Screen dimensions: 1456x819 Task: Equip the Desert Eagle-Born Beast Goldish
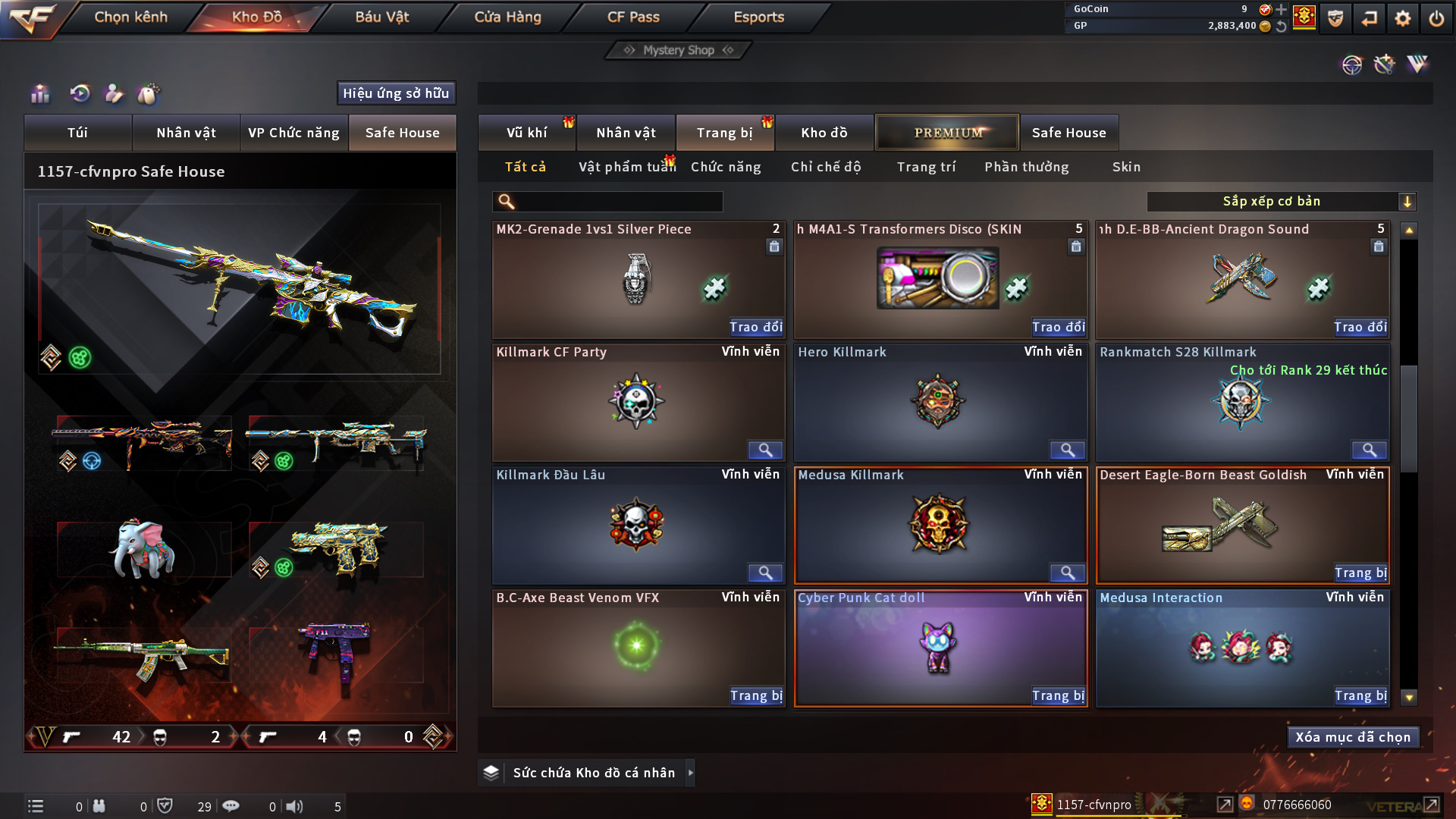pyautogui.click(x=1360, y=573)
